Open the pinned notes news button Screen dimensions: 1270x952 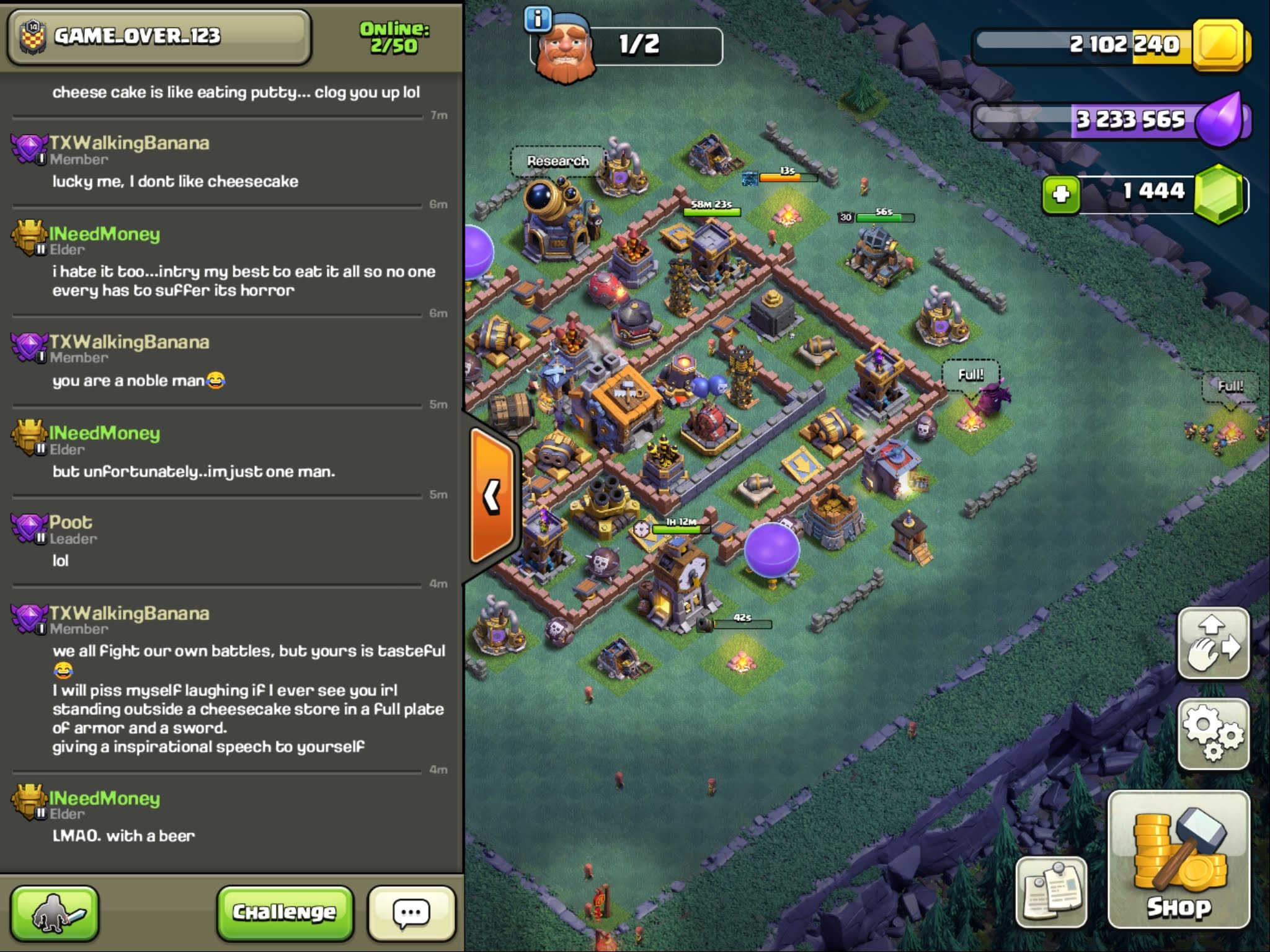[1051, 892]
